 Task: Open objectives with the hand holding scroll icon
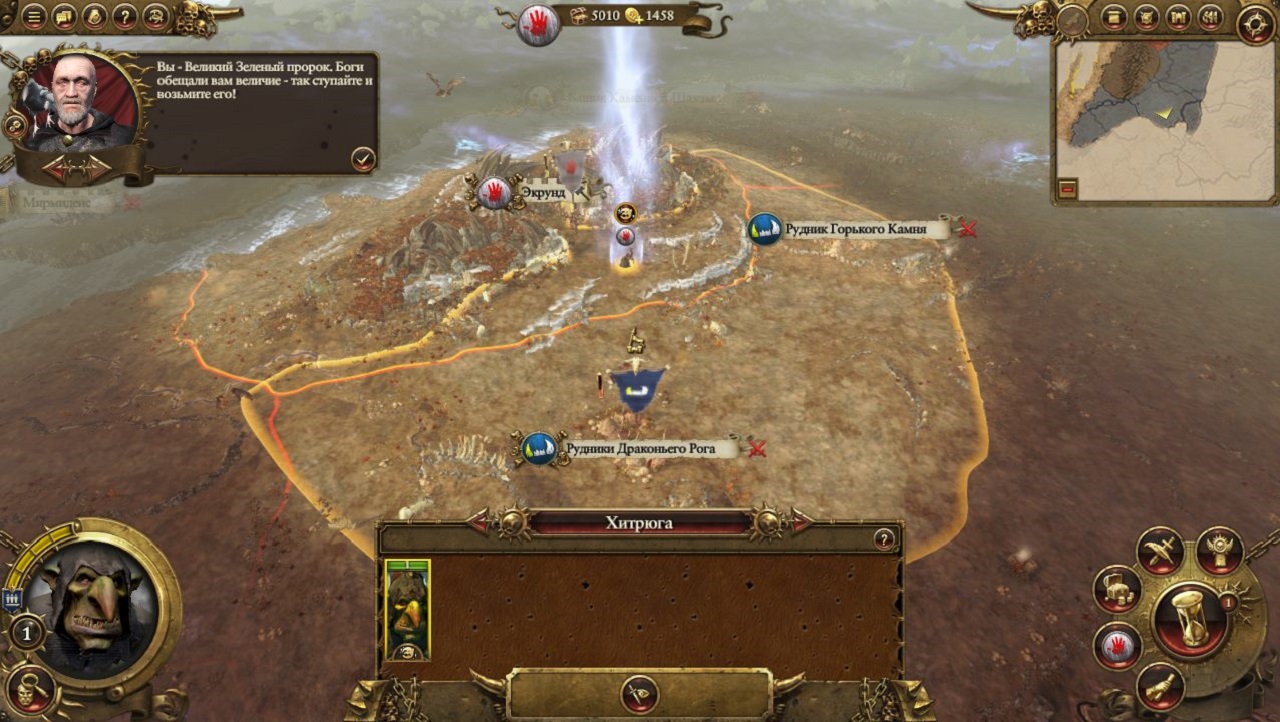1160,686
